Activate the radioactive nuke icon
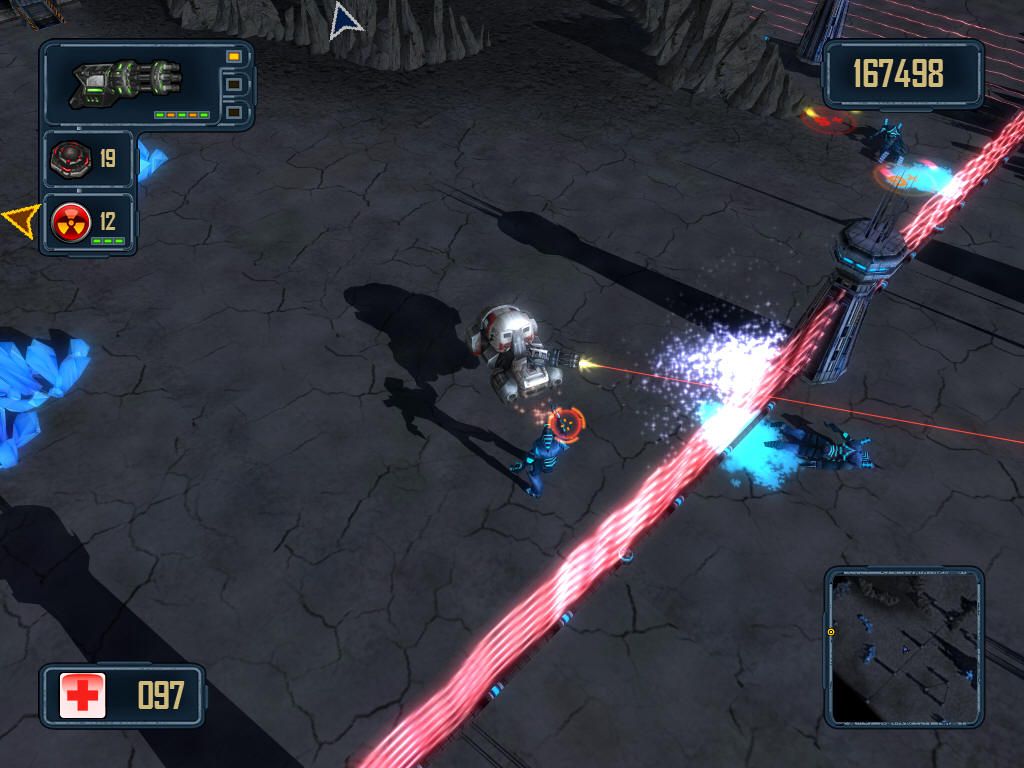The image size is (1024, 768). point(72,220)
